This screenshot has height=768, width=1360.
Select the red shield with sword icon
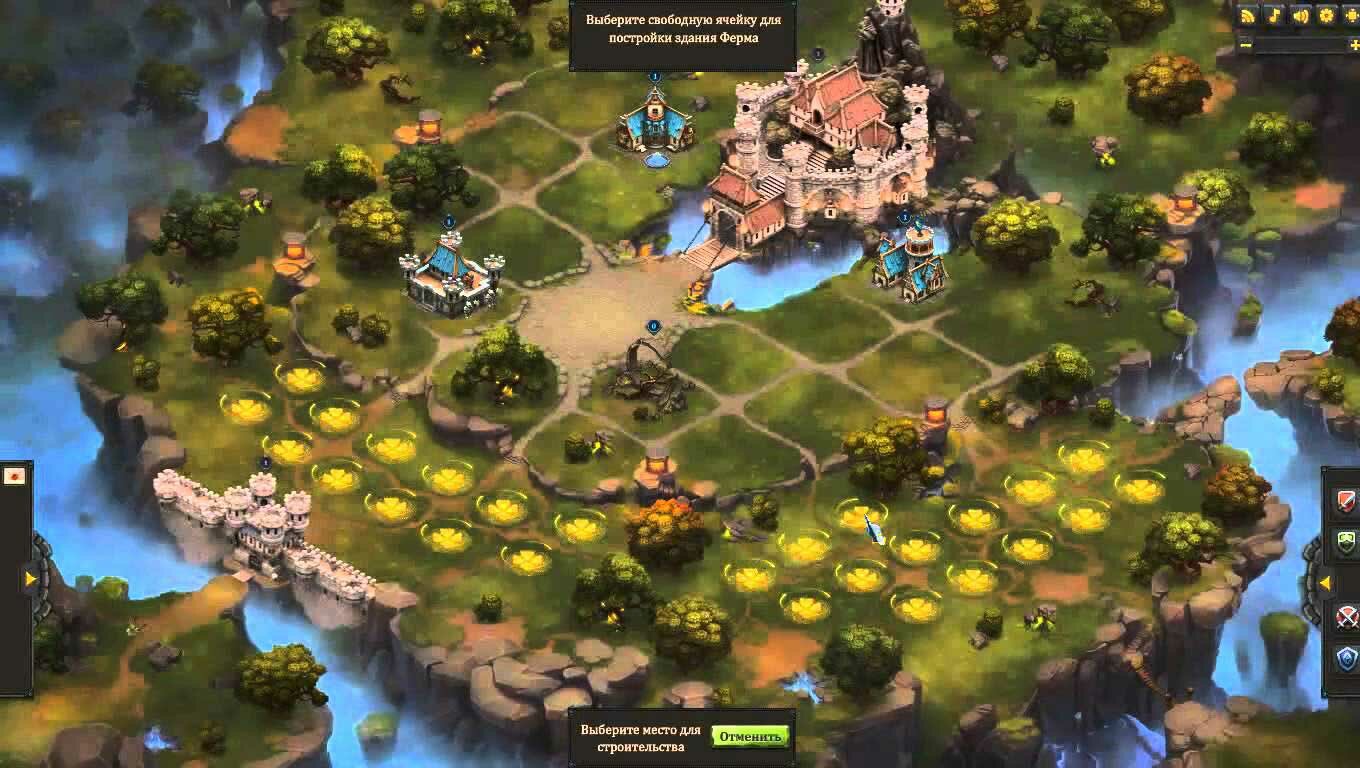1346,500
